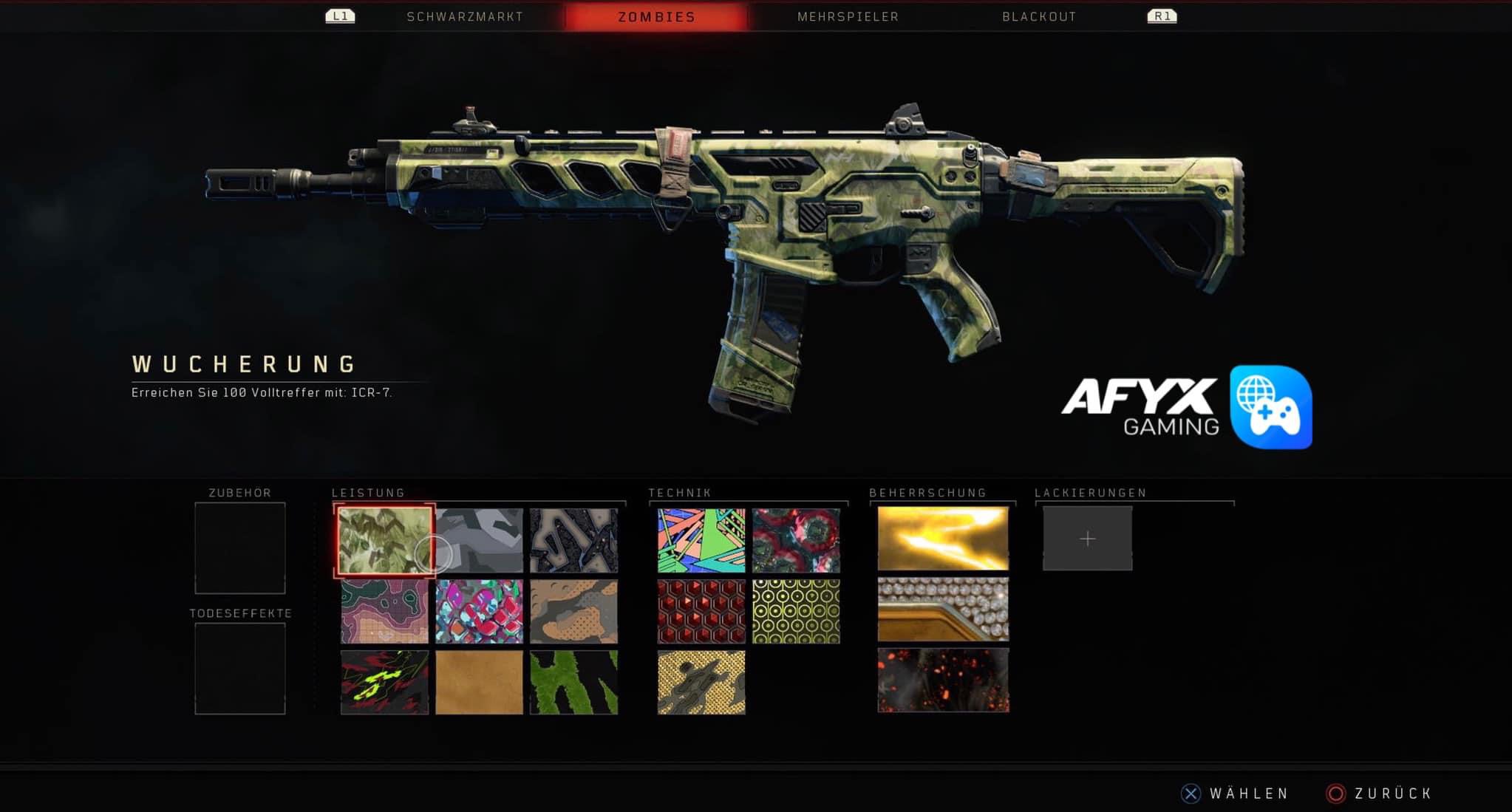This screenshot has width=1512, height=812.
Task: Choose the Zombies tab
Action: (656, 16)
